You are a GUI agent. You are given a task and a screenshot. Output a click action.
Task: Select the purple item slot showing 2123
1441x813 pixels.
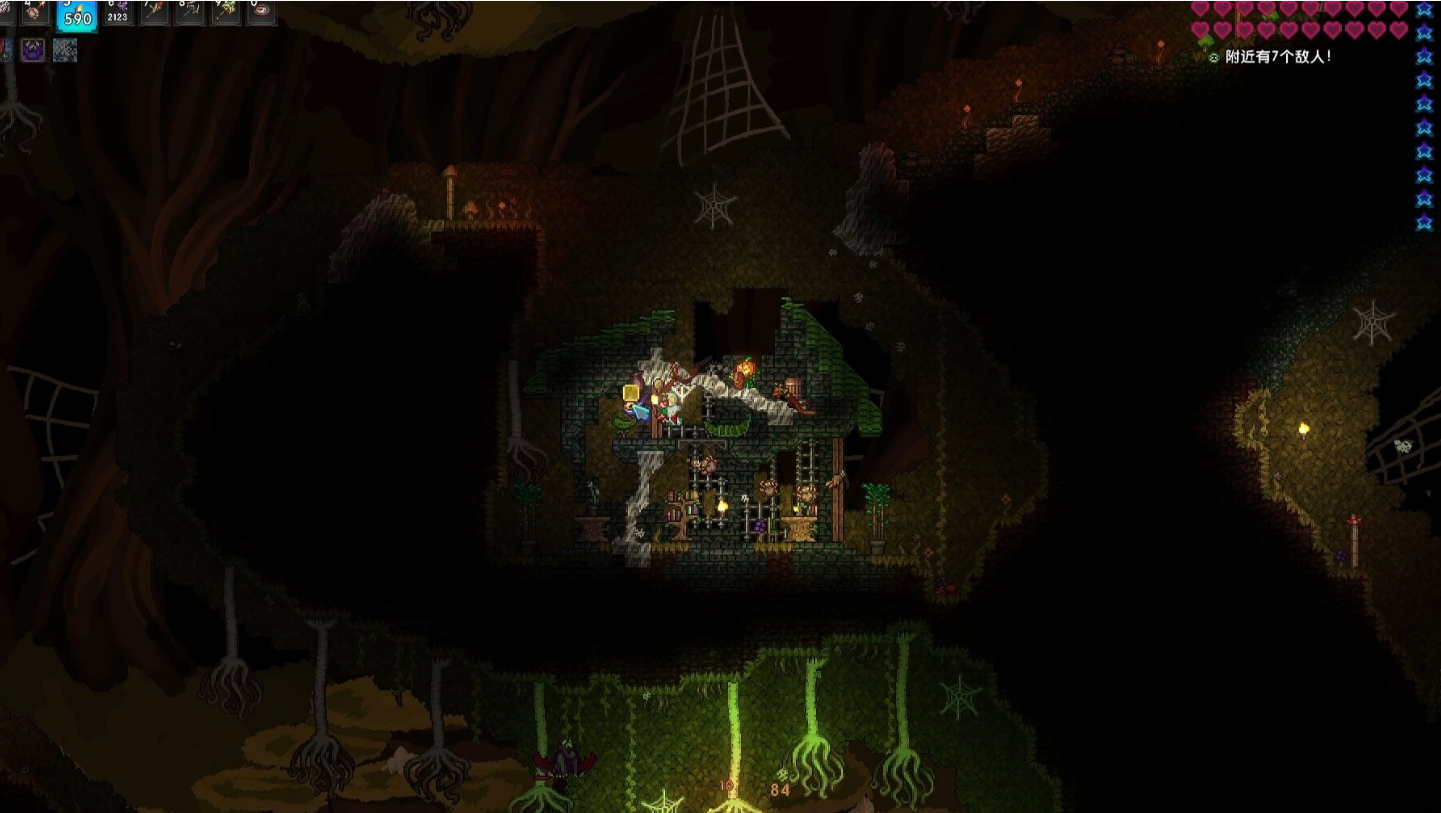[x=118, y=12]
